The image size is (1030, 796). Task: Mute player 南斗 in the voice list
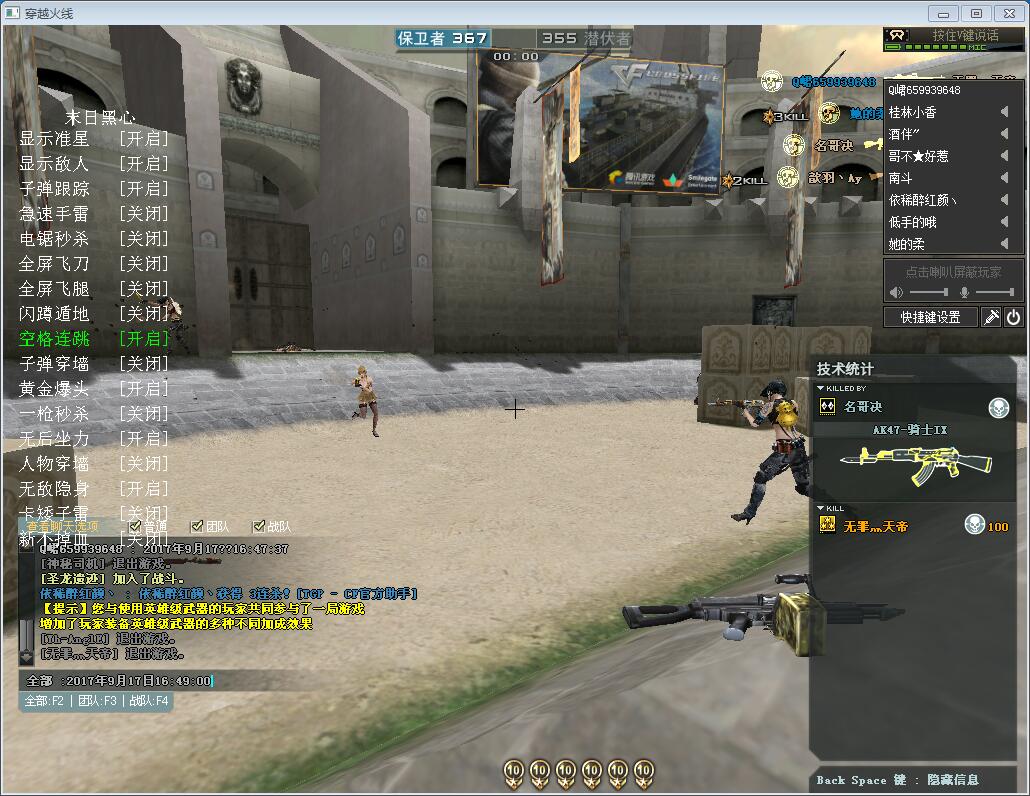[1004, 178]
